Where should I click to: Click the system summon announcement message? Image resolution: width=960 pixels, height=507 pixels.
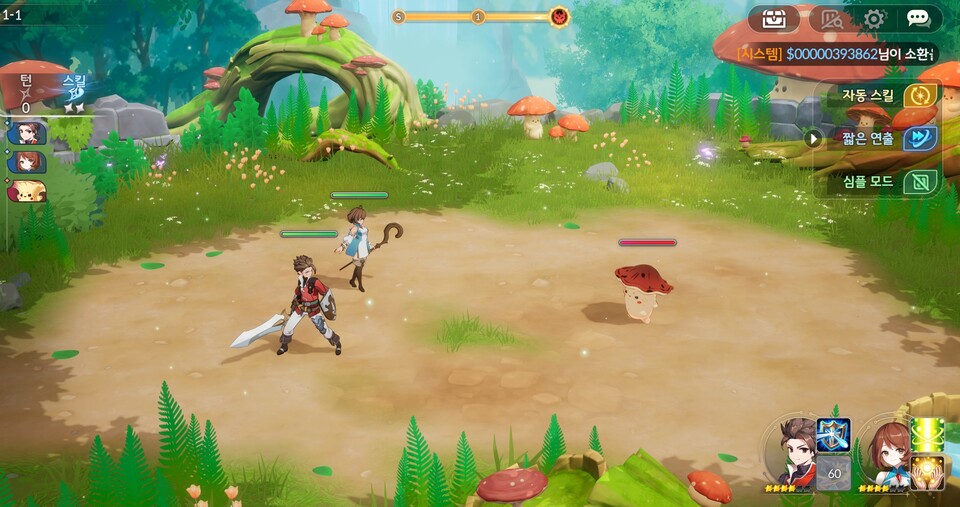836,54
